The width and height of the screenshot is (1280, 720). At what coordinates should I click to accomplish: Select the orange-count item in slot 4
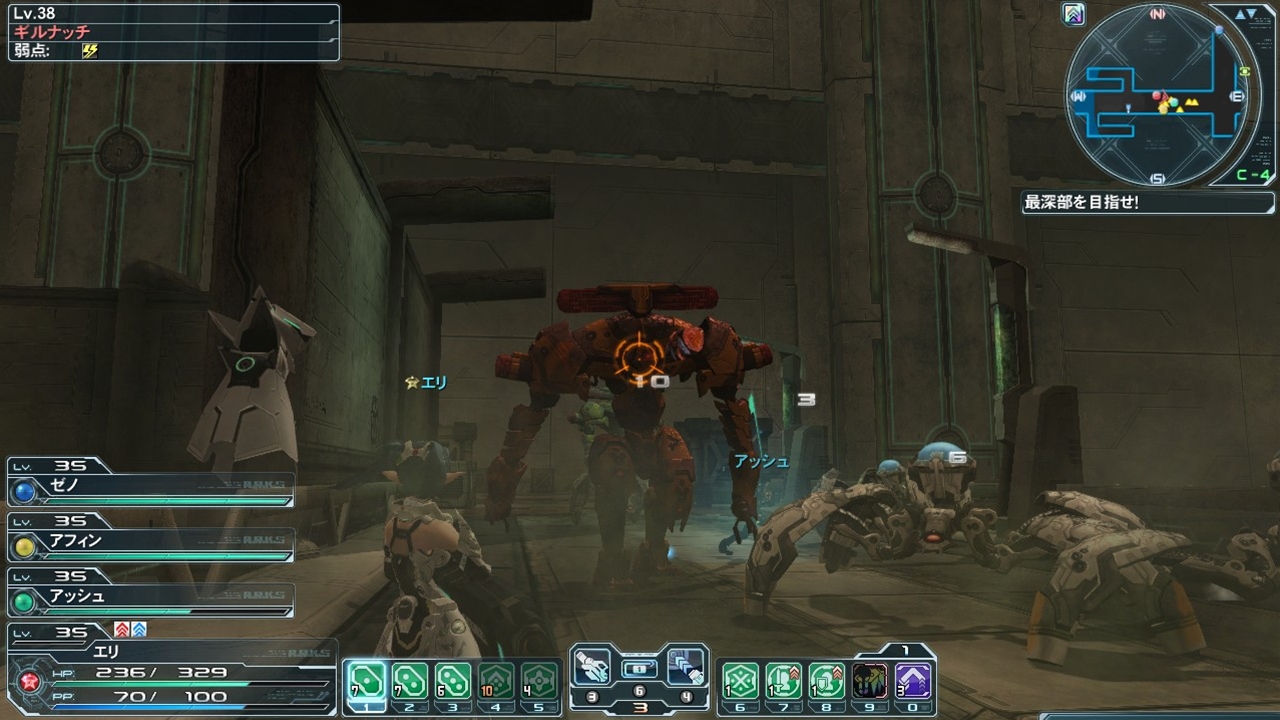point(496,681)
